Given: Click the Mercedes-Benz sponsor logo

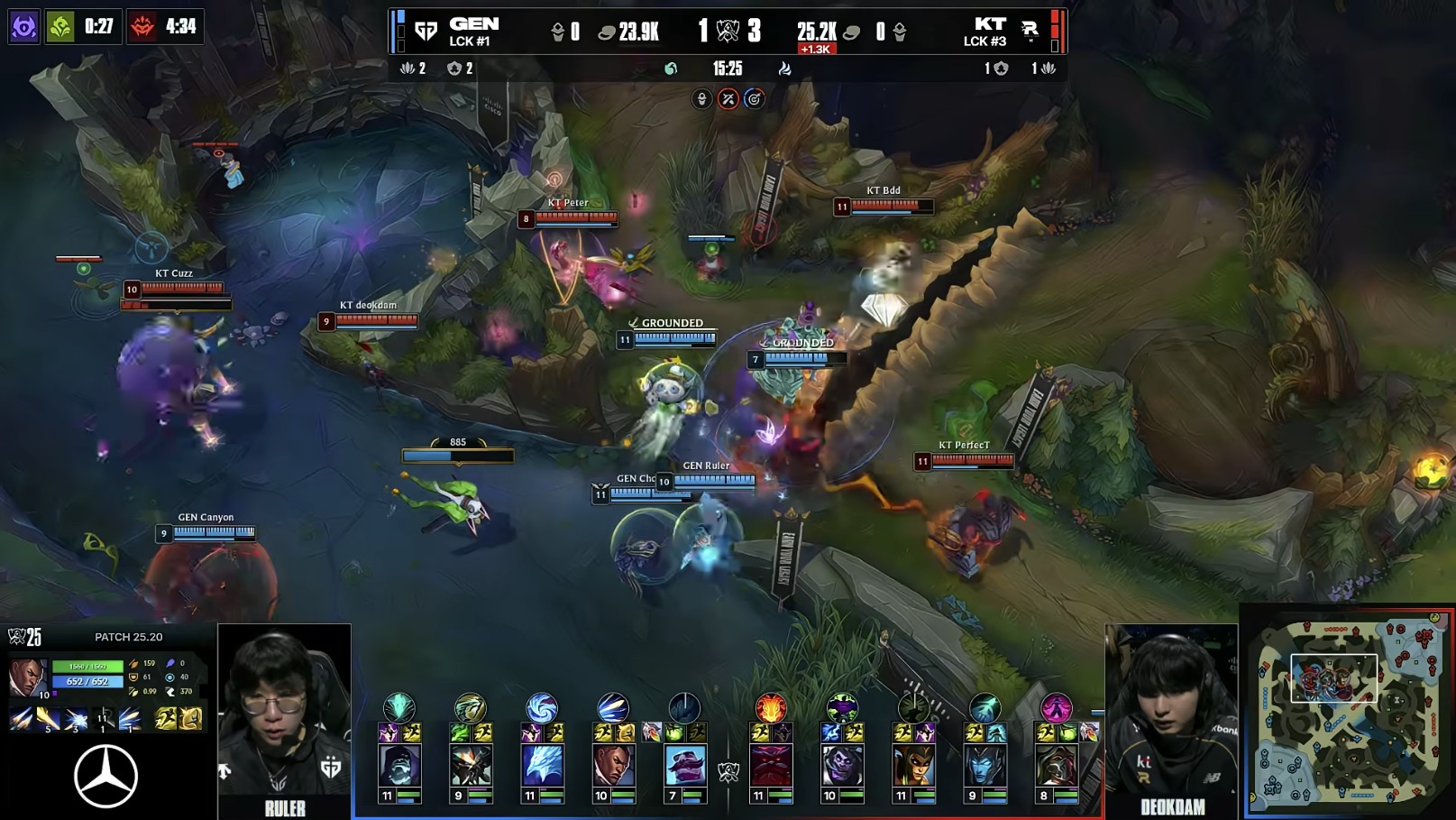Looking at the screenshot, I should 105,776.
